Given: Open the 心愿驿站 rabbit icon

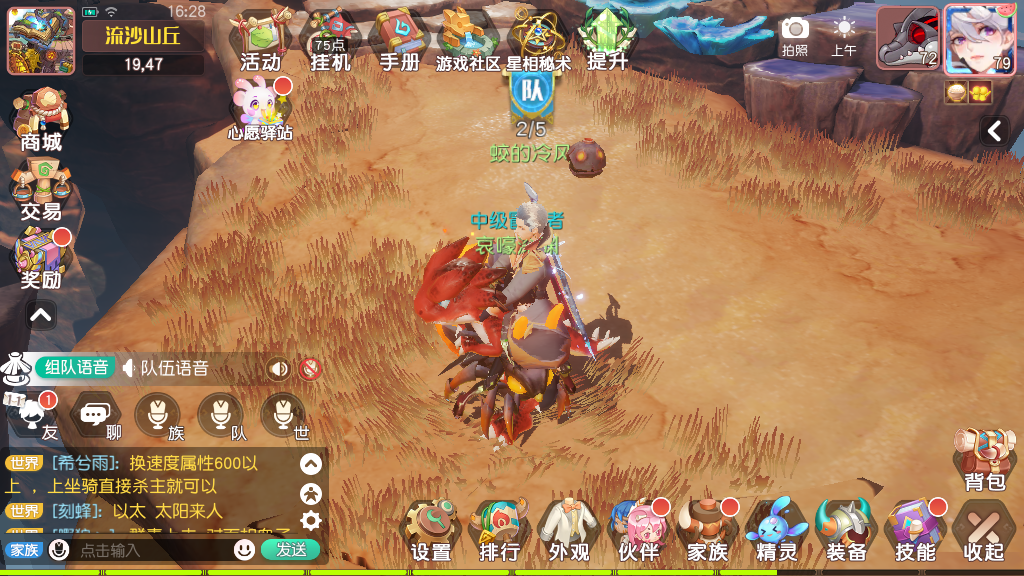Looking at the screenshot, I should pyautogui.click(x=260, y=108).
